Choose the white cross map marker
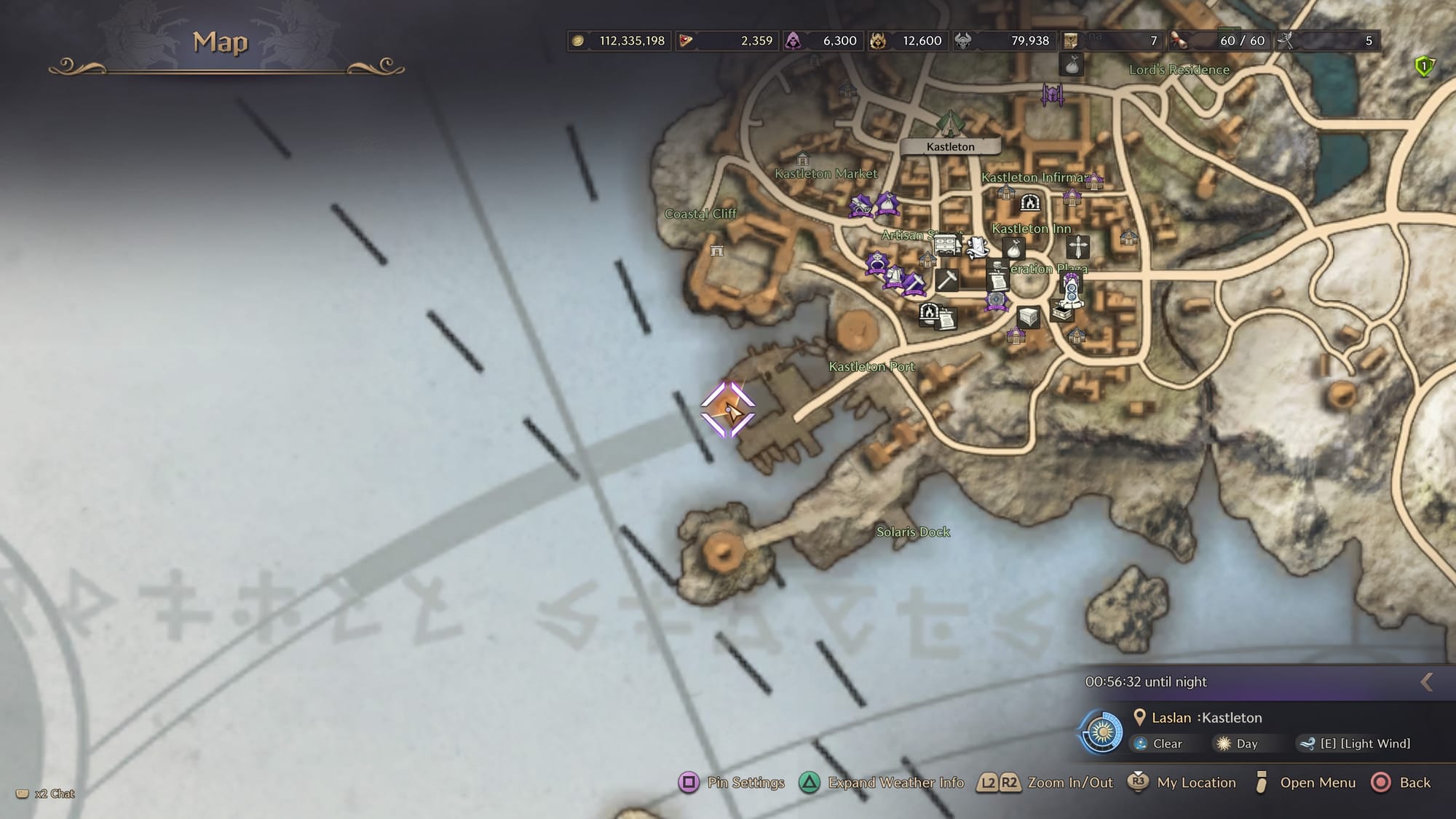This screenshot has width=1456, height=819. 1077,247
